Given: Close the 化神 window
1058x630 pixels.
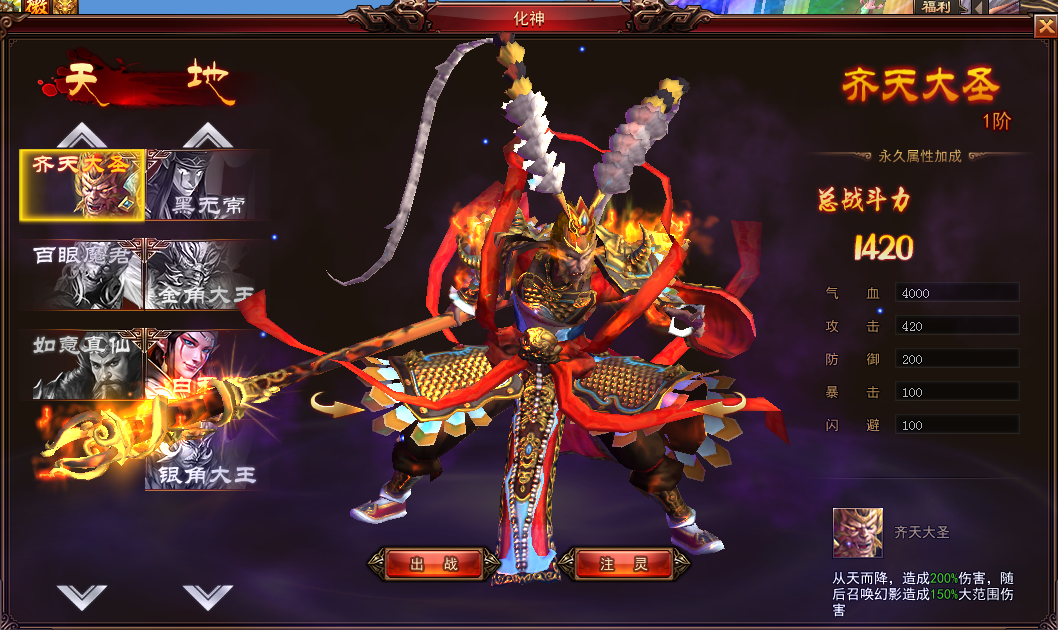Looking at the screenshot, I should (1043, 27).
